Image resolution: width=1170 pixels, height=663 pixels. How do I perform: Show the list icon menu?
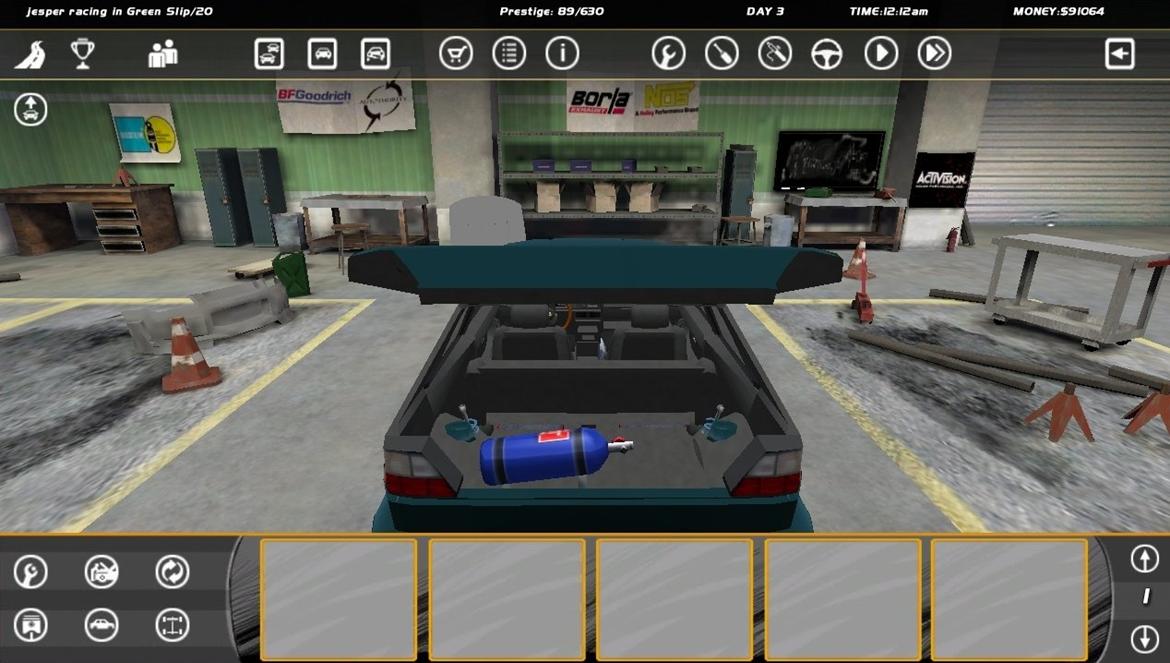(x=509, y=54)
